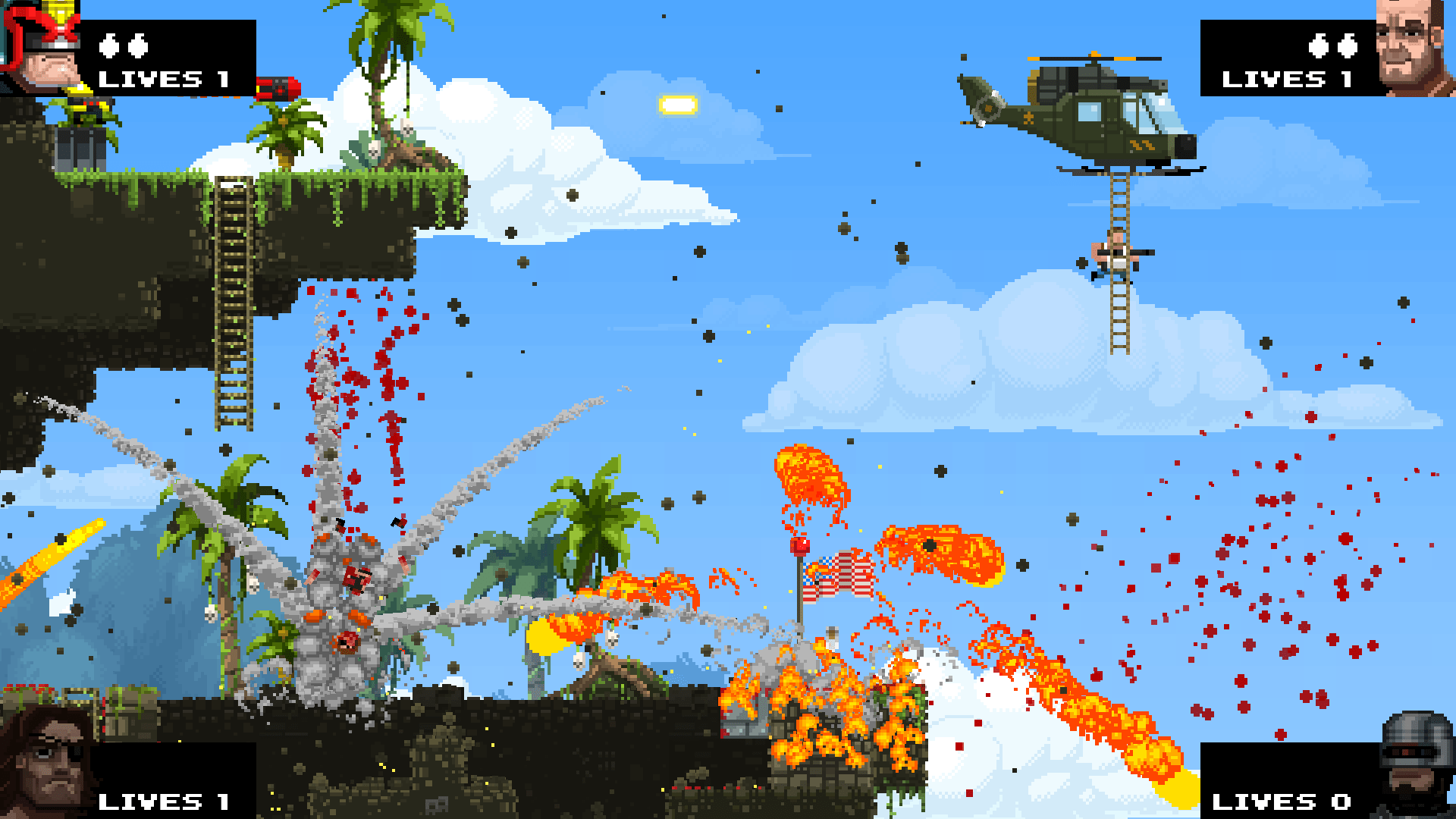Click the special ammo icon beside top-left LIVES counter
Viewport: 1456px width, 819px height.
[x=125, y=45]
